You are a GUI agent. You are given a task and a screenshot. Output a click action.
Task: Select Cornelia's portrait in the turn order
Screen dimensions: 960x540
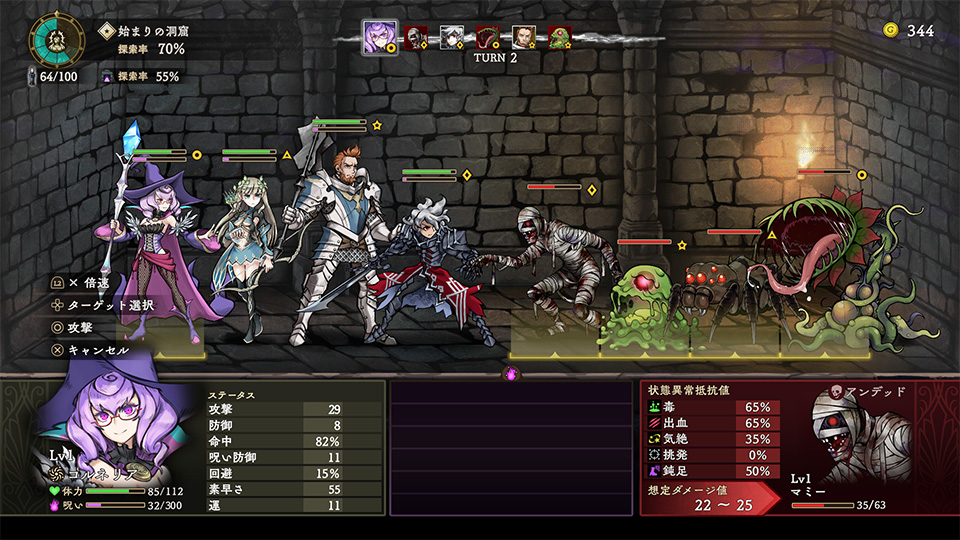(x=379, y=38)
